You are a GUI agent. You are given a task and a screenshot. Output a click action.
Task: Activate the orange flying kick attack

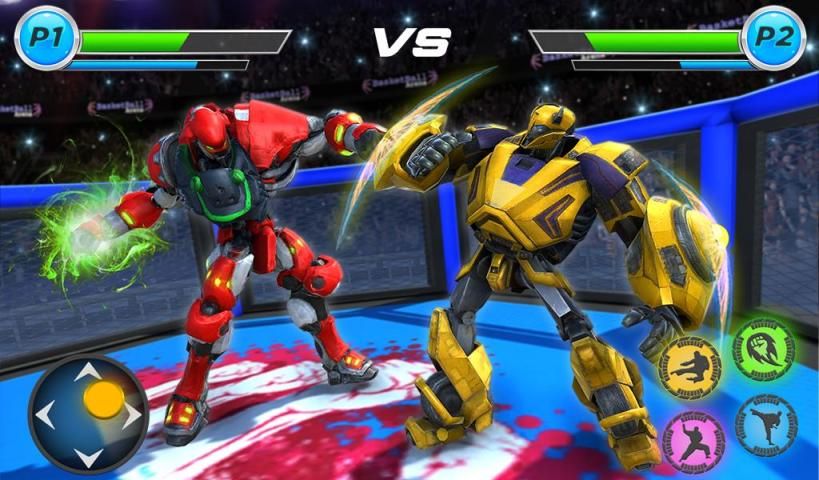click(x=690, y=368)
